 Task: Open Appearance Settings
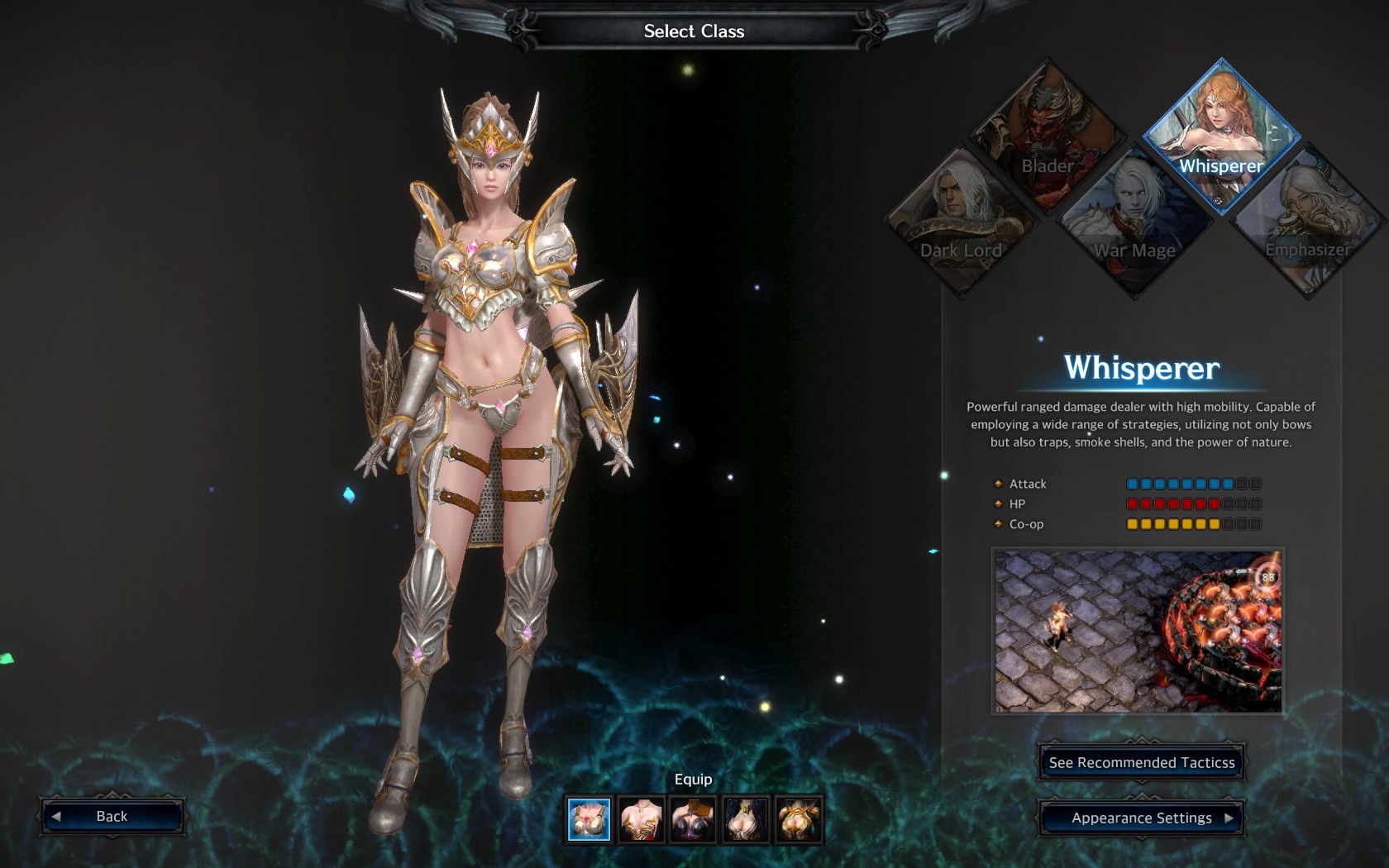tap(1141, 818)
